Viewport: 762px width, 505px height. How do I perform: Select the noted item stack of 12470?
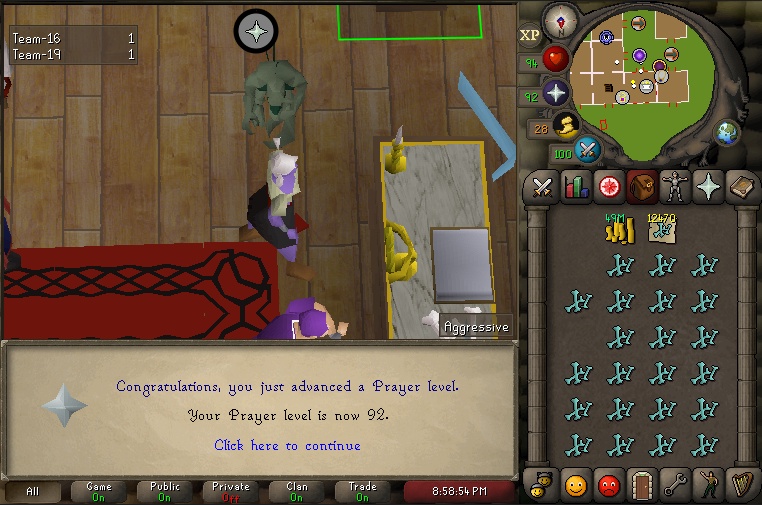click(662, 230)
